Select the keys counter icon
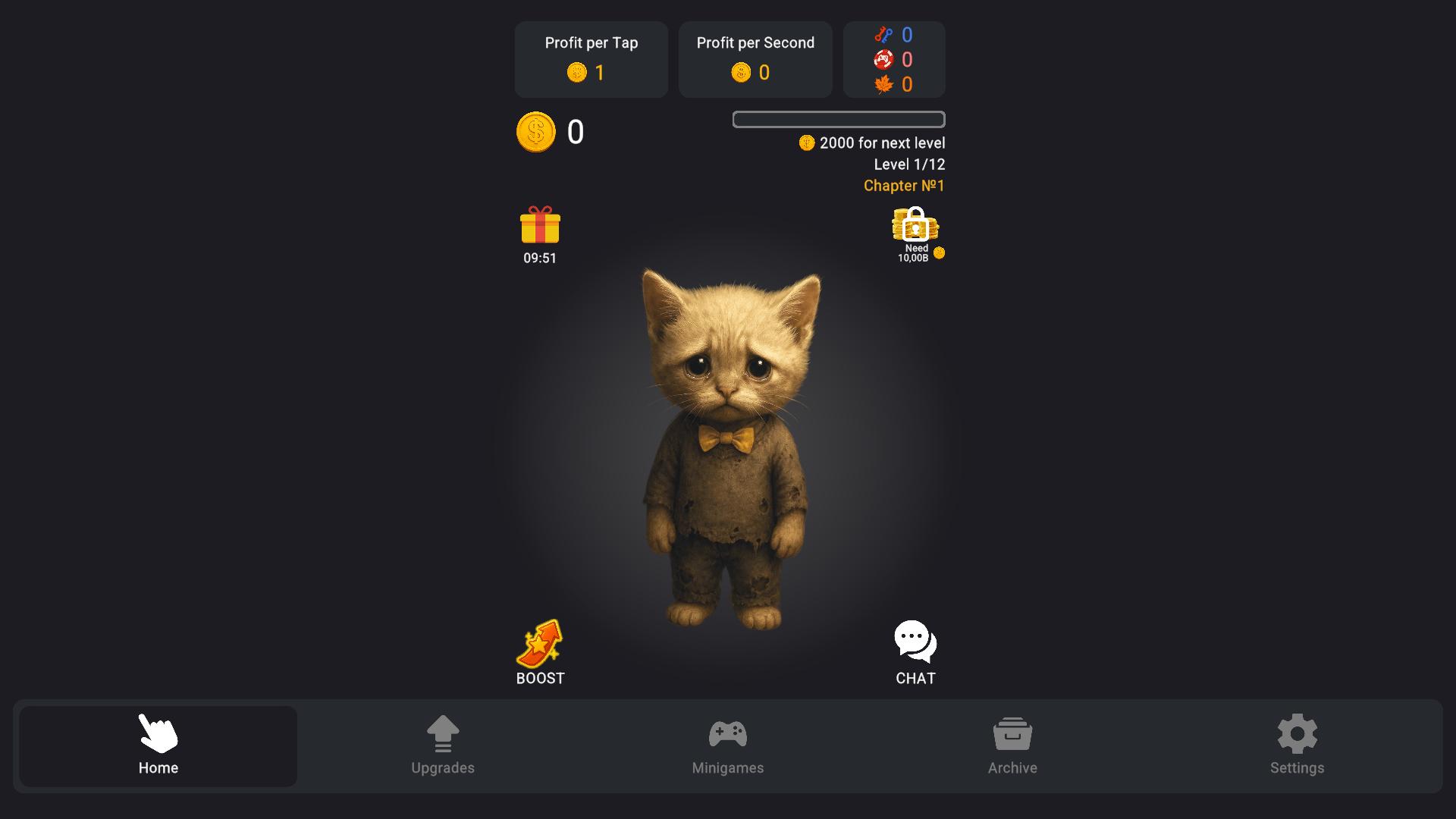 tap(884, 35)
